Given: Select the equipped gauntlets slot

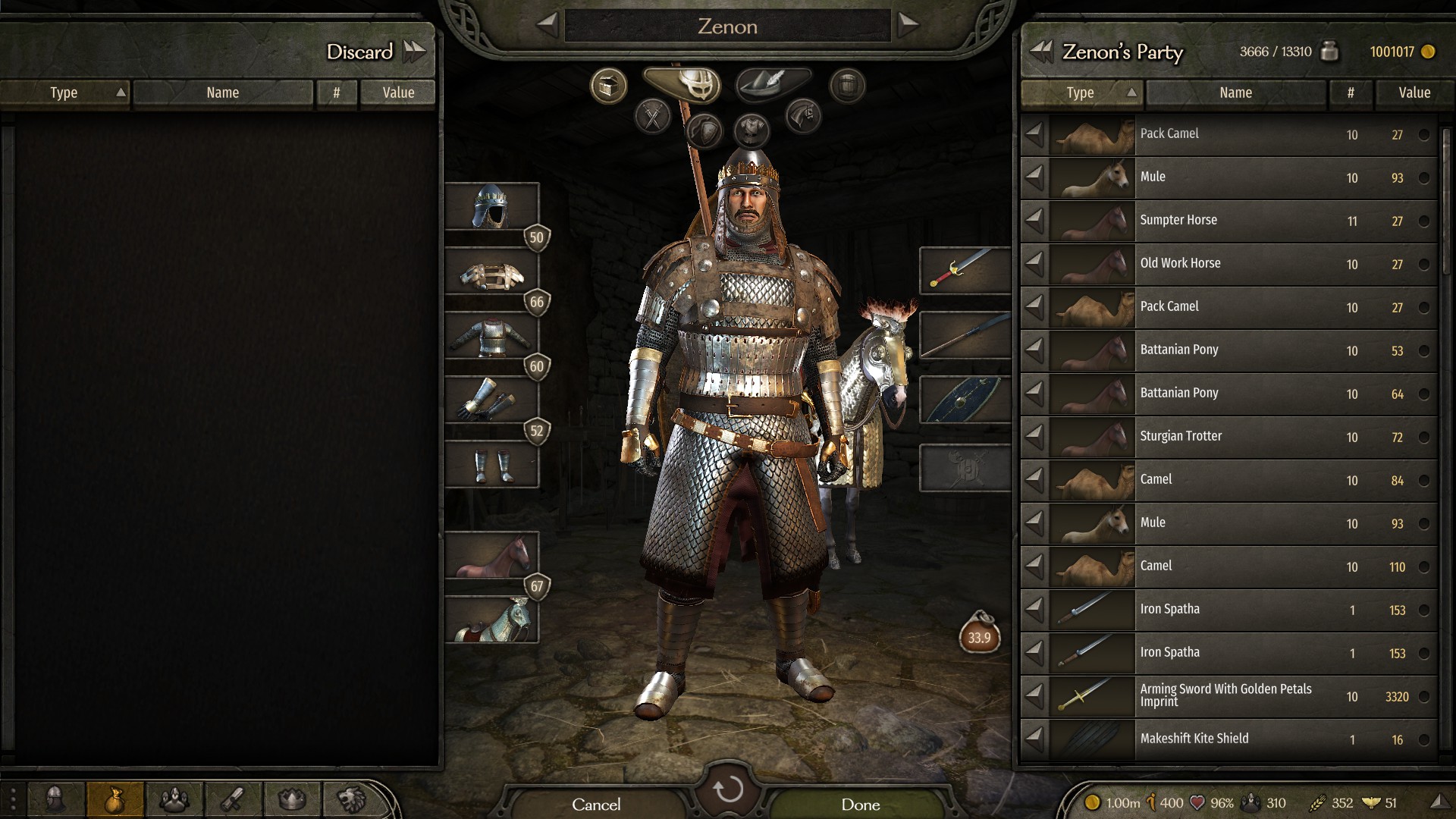Looking at the screenshot, I should point(491,400).
